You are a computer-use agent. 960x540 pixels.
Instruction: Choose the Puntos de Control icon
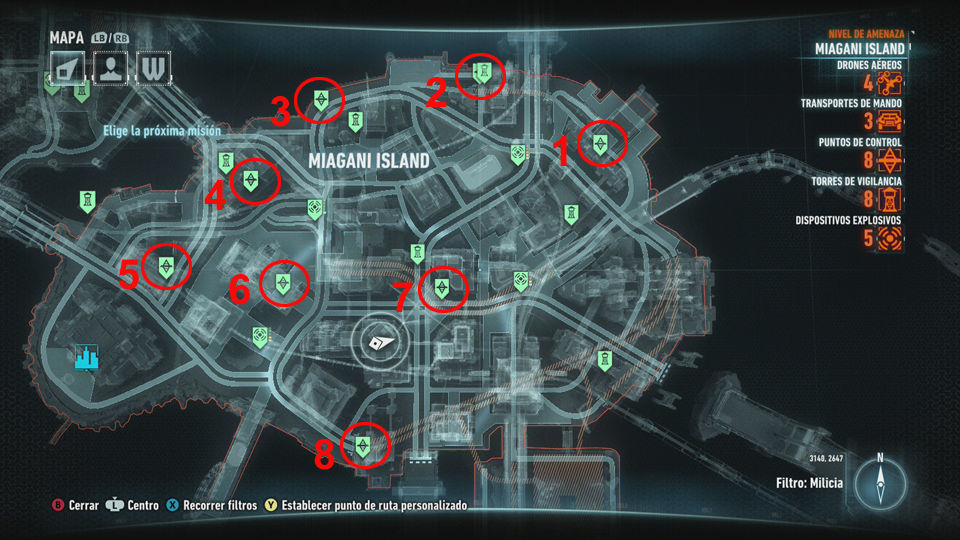click(x=891, y=162)
